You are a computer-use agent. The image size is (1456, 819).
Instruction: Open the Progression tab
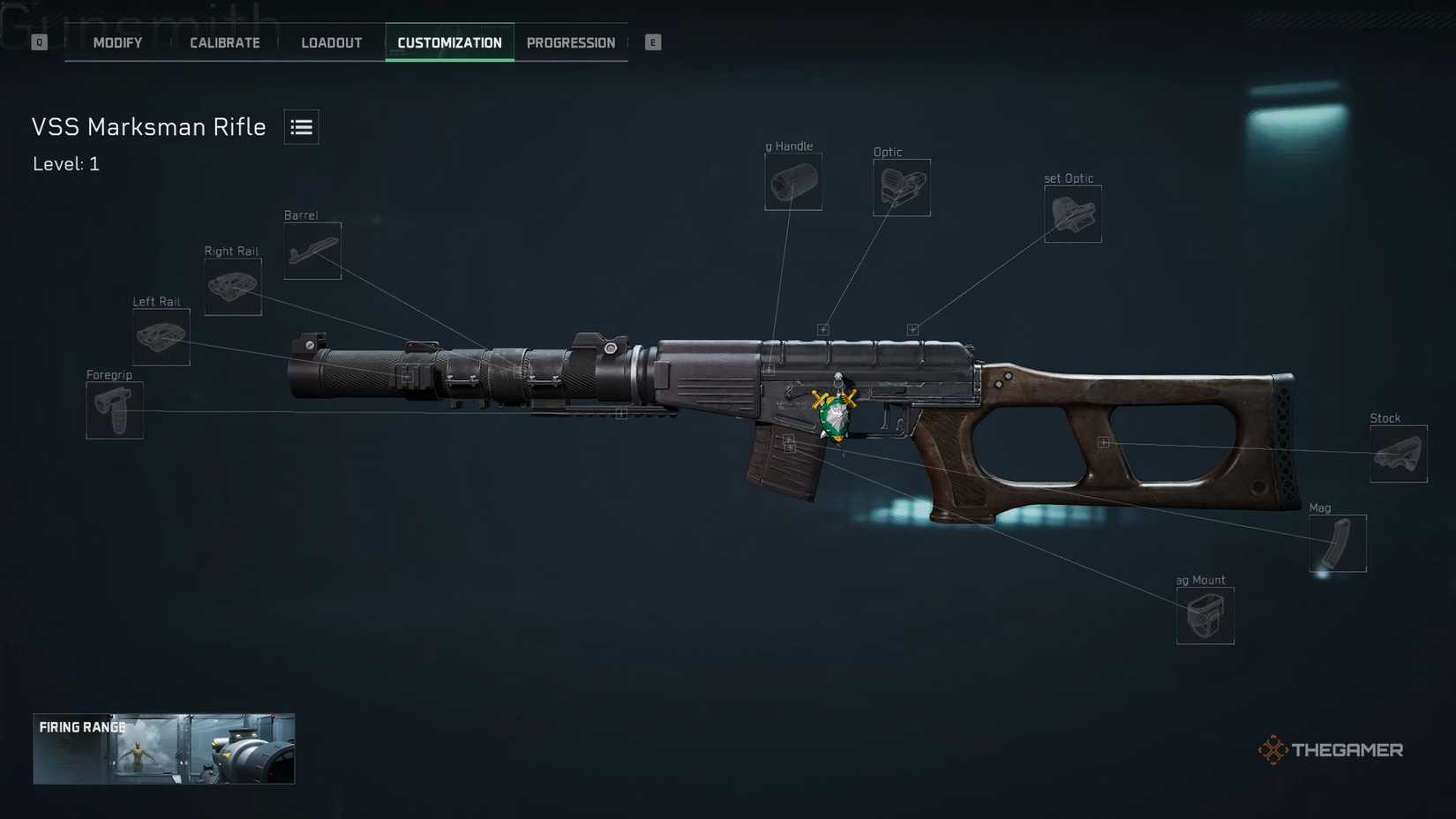pos(571,41)
